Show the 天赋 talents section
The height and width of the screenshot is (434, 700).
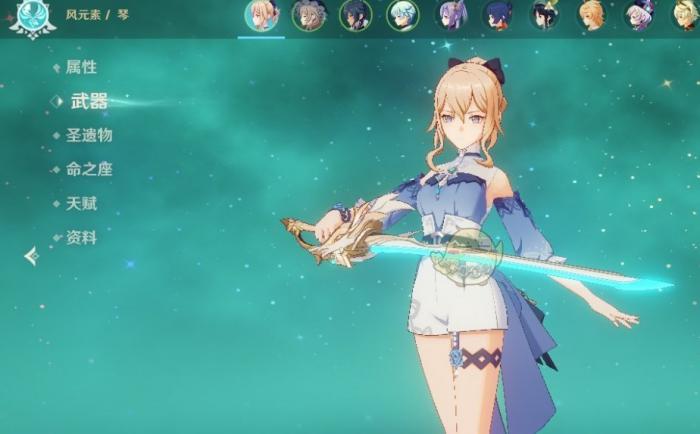[x=81, y=203]
